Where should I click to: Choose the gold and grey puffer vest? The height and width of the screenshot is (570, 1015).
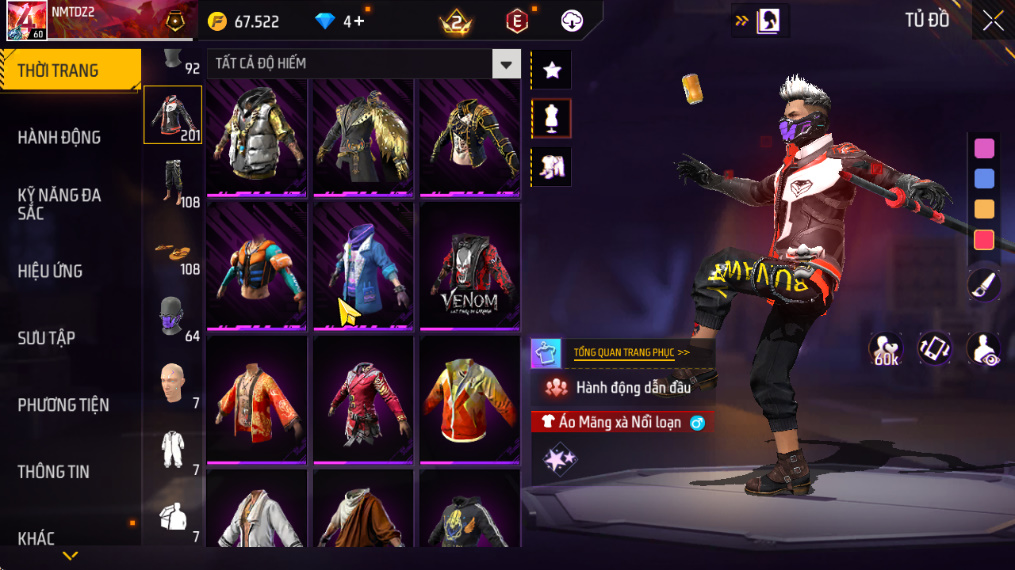coord(257,138)
